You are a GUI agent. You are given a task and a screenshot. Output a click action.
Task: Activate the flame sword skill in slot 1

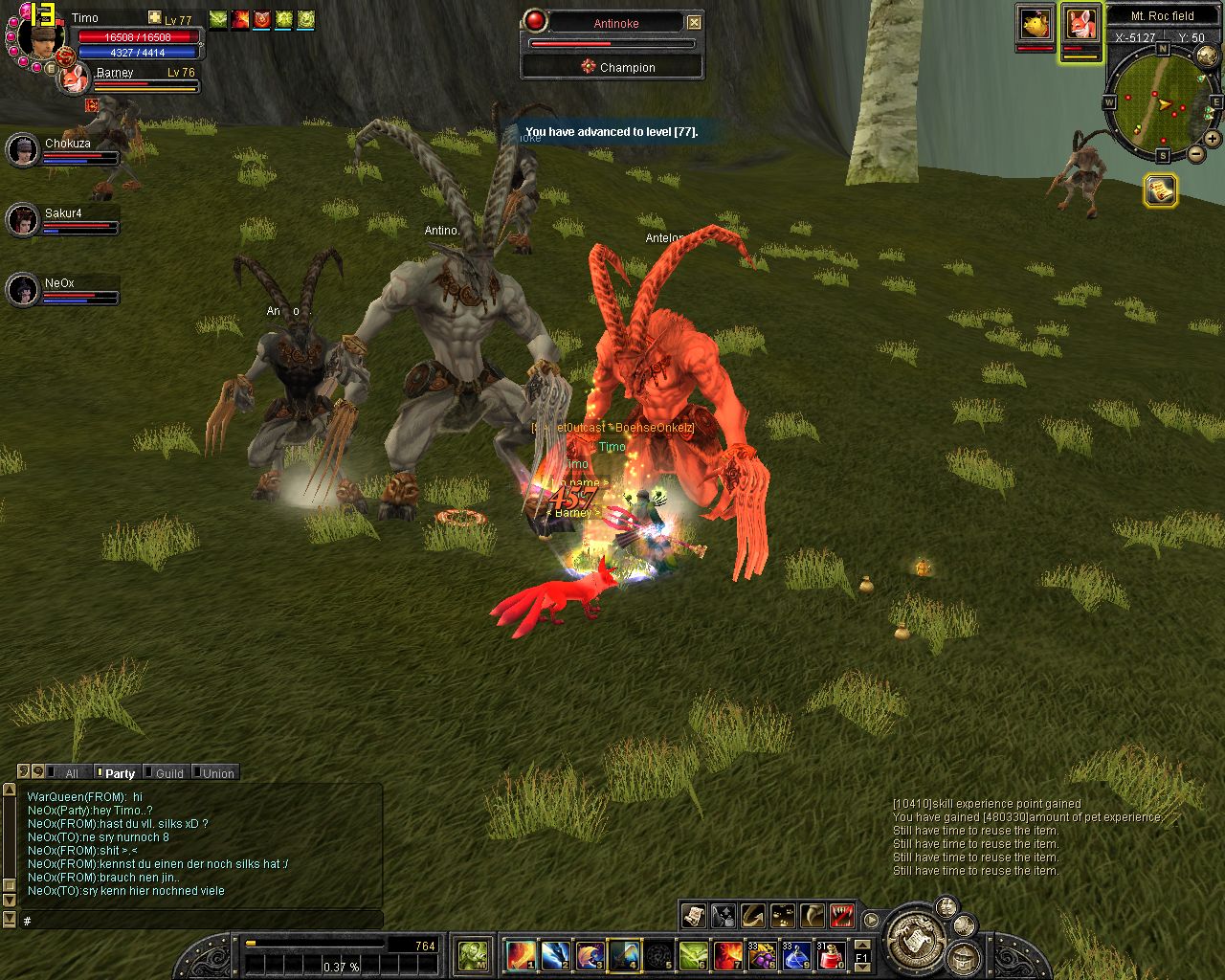coord(521,954)
